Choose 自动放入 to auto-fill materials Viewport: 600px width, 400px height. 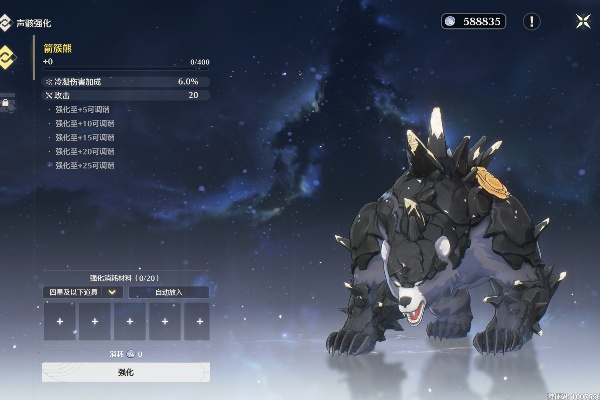[169, 292]
